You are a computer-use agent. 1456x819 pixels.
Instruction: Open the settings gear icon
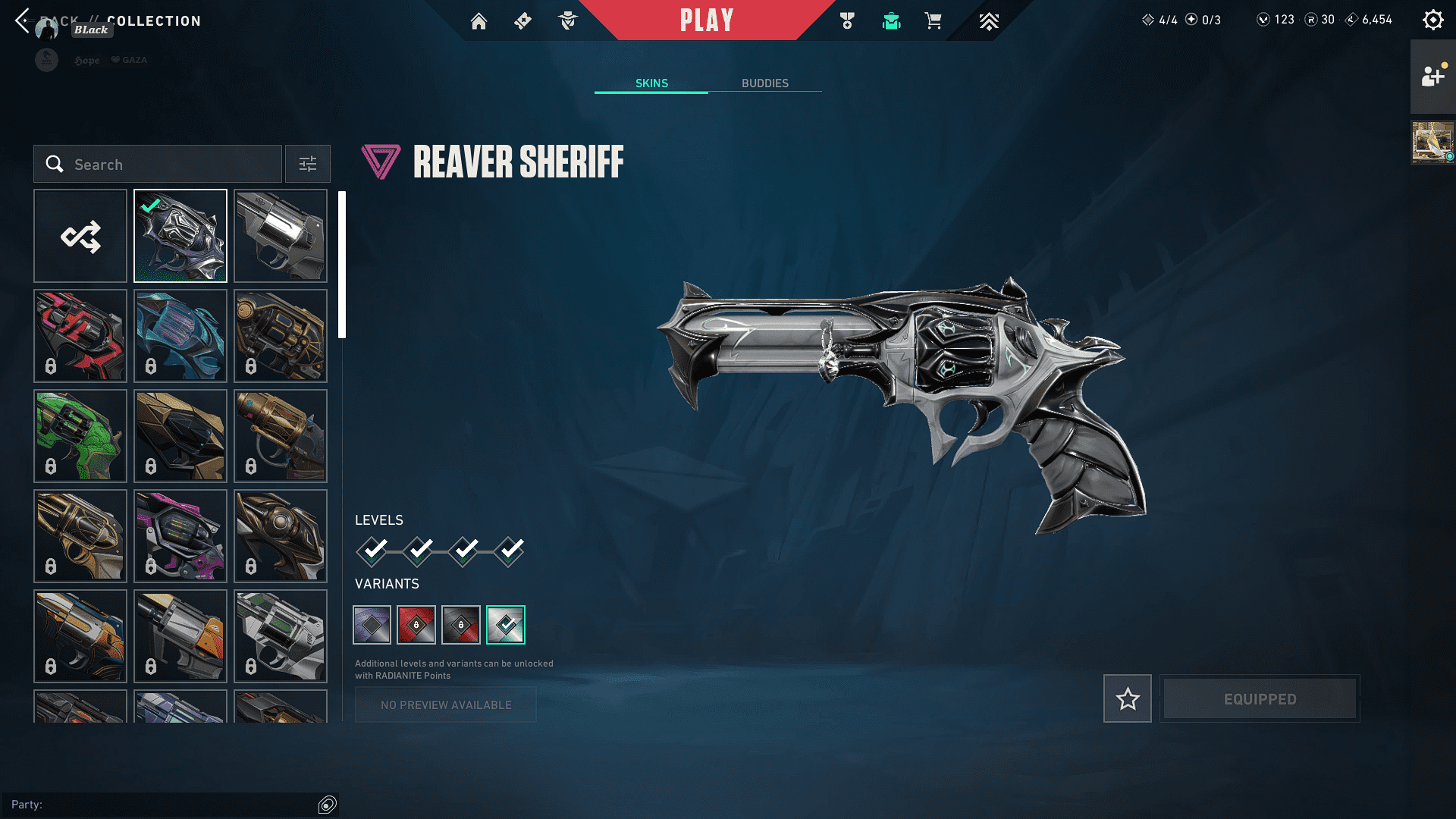click(1432, 20)
